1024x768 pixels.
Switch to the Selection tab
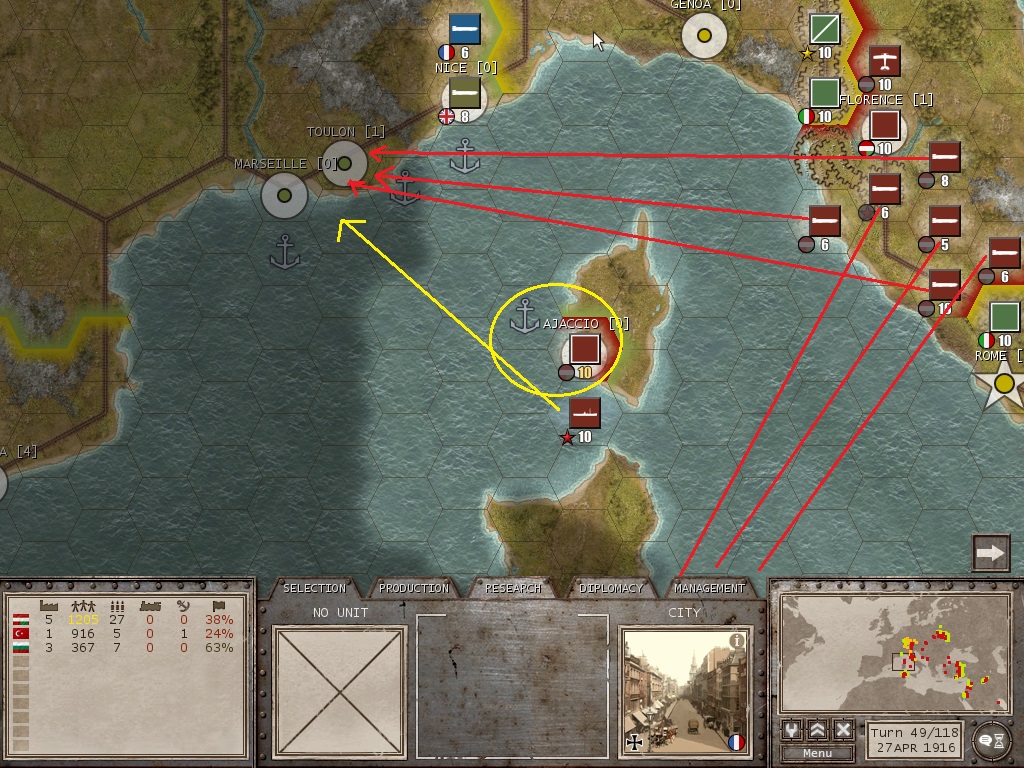coord(314,588)
